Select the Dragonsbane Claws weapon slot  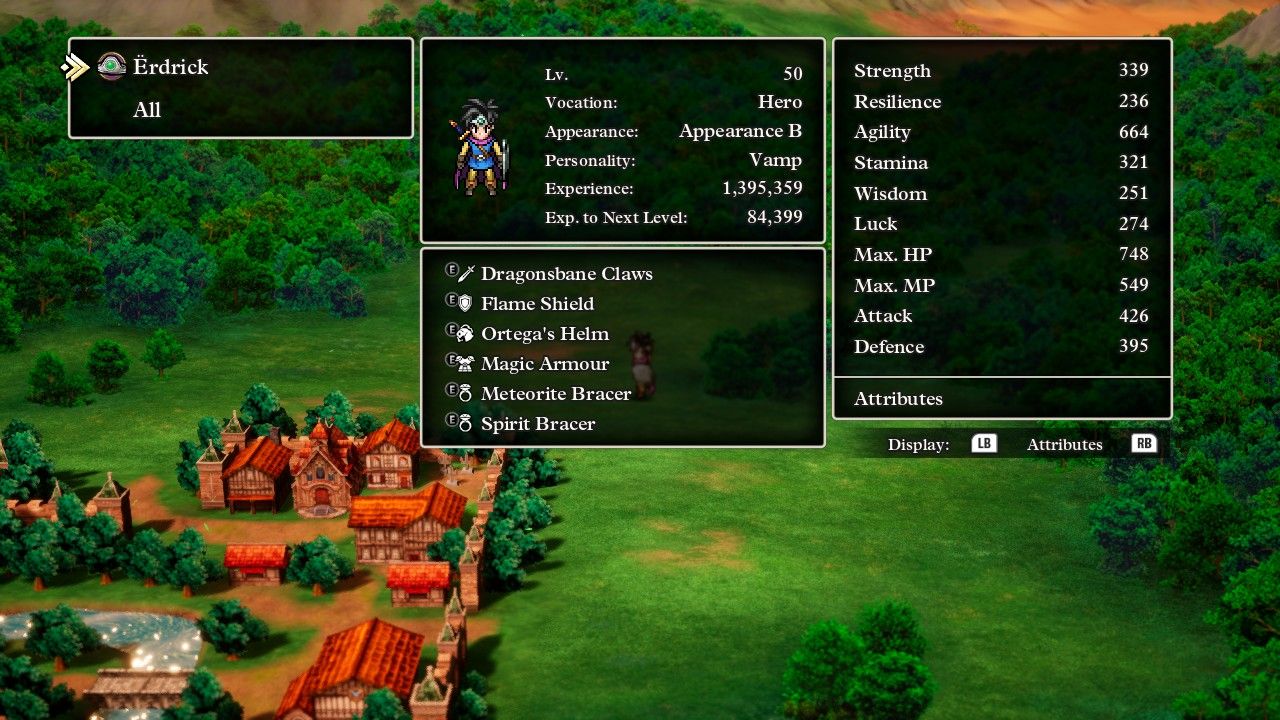[566, 274]
